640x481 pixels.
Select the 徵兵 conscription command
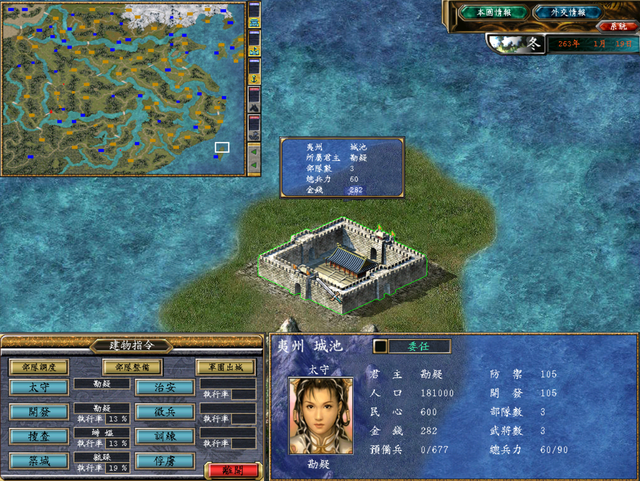coord(164,412)
